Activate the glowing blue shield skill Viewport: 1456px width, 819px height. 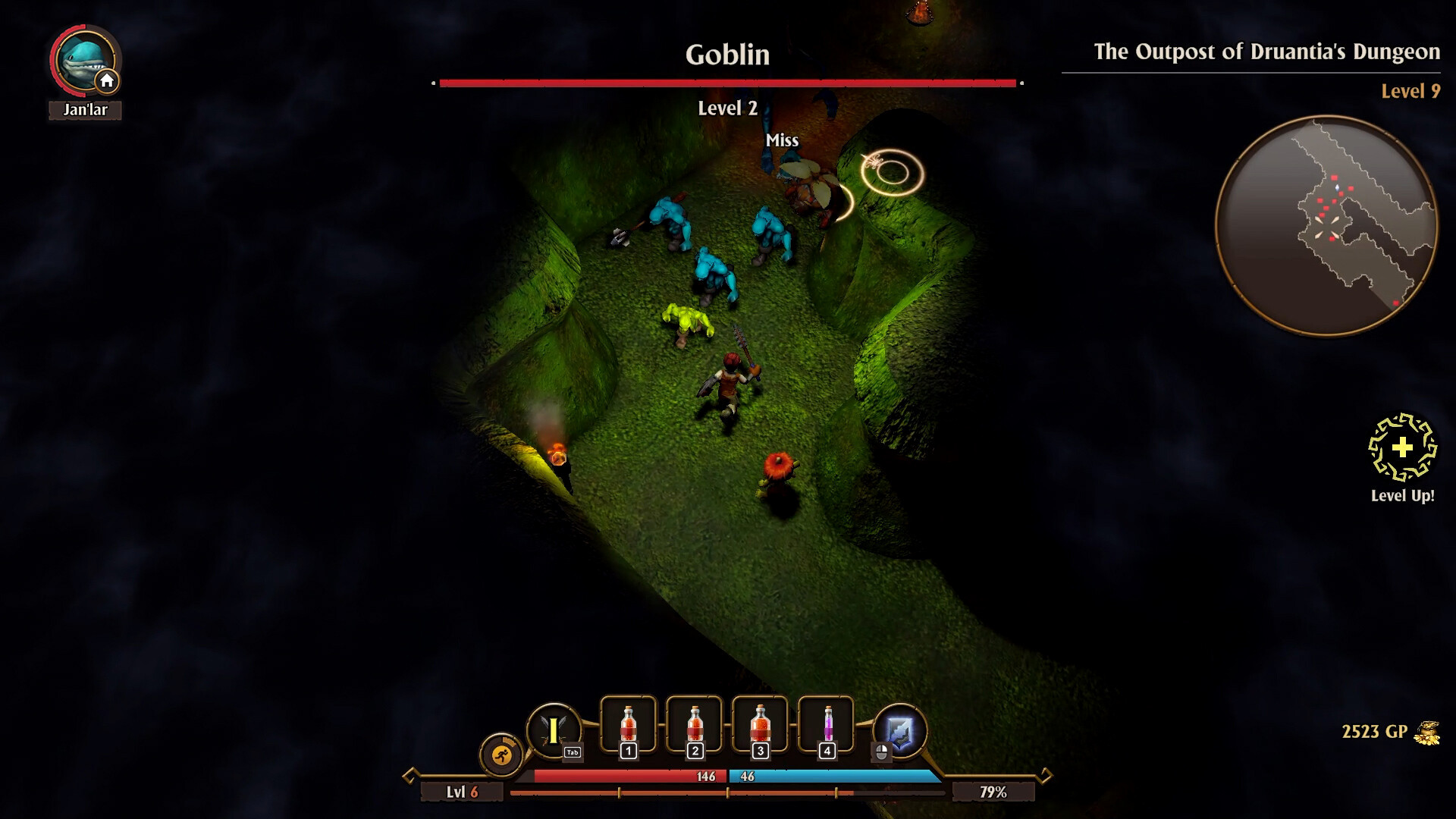900,731
